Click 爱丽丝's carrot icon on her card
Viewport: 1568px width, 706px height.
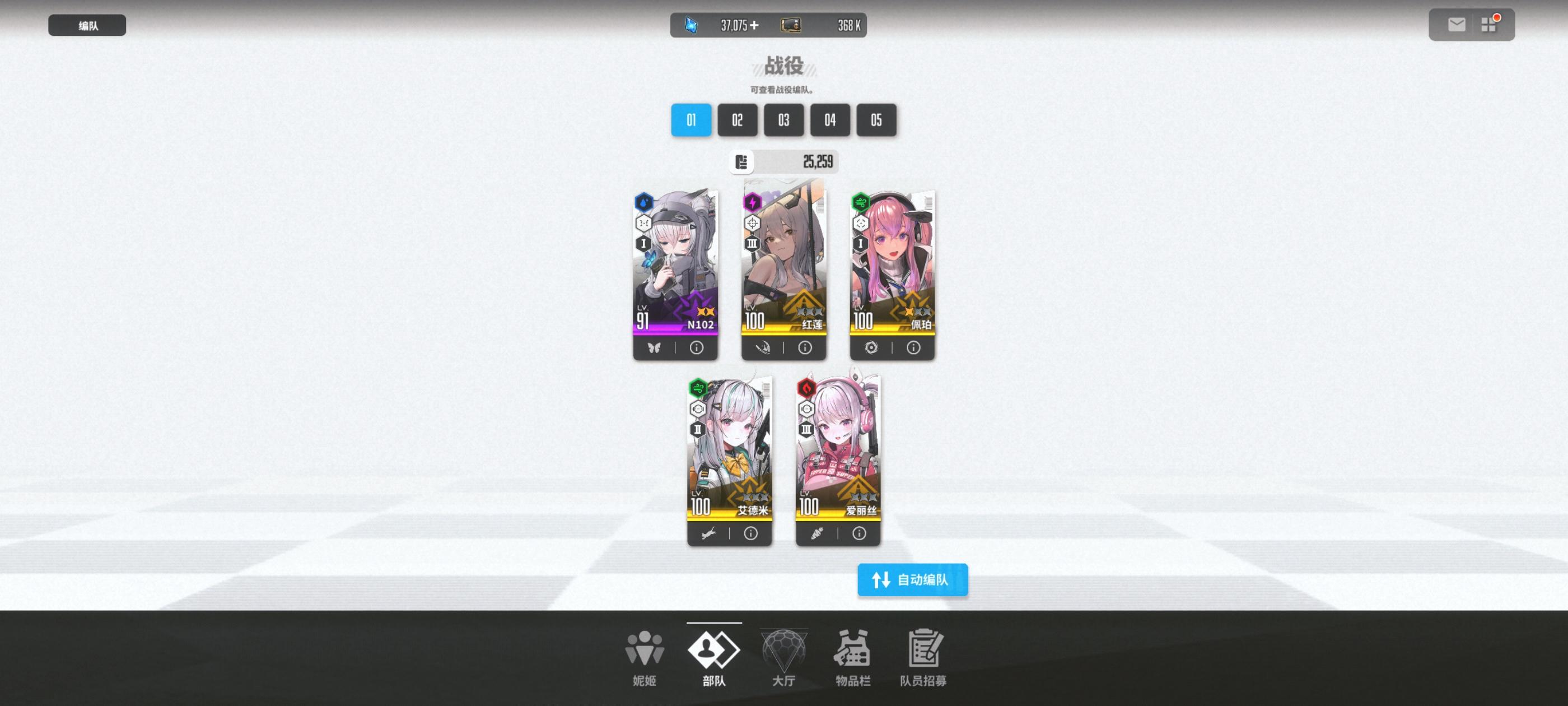coord(818,532)
